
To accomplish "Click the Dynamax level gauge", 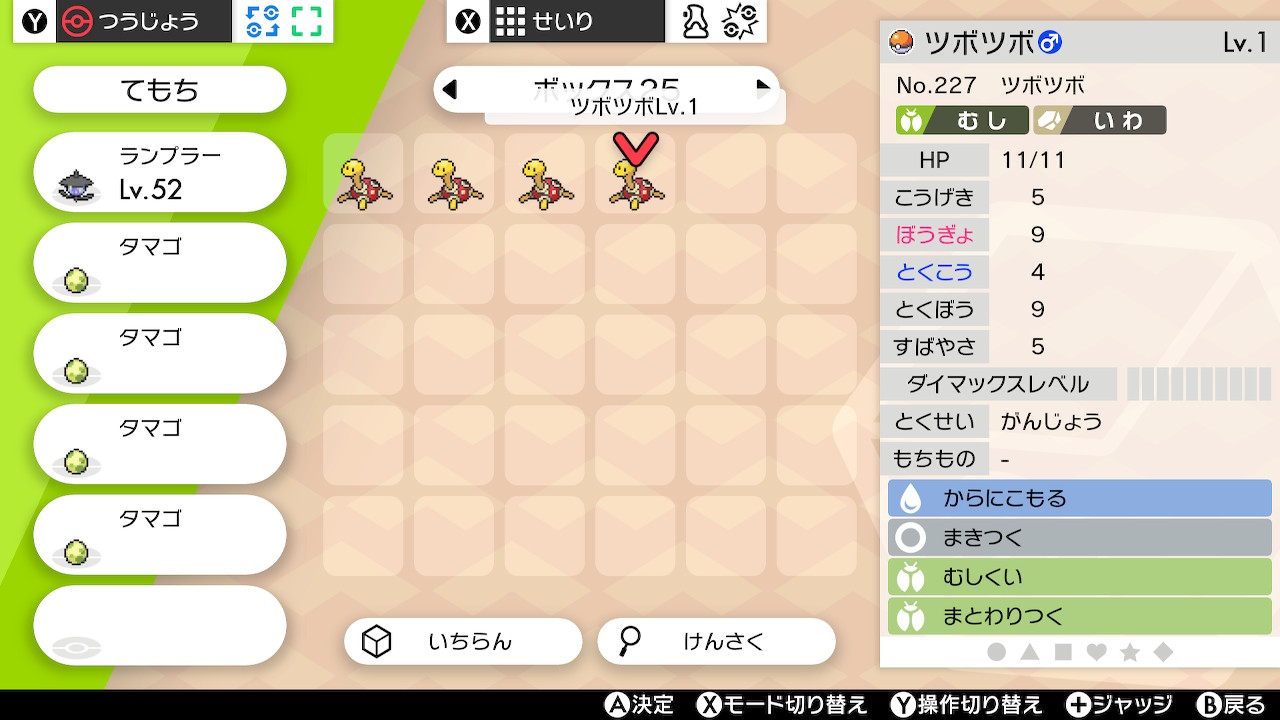I will (x=1196, y=383).
